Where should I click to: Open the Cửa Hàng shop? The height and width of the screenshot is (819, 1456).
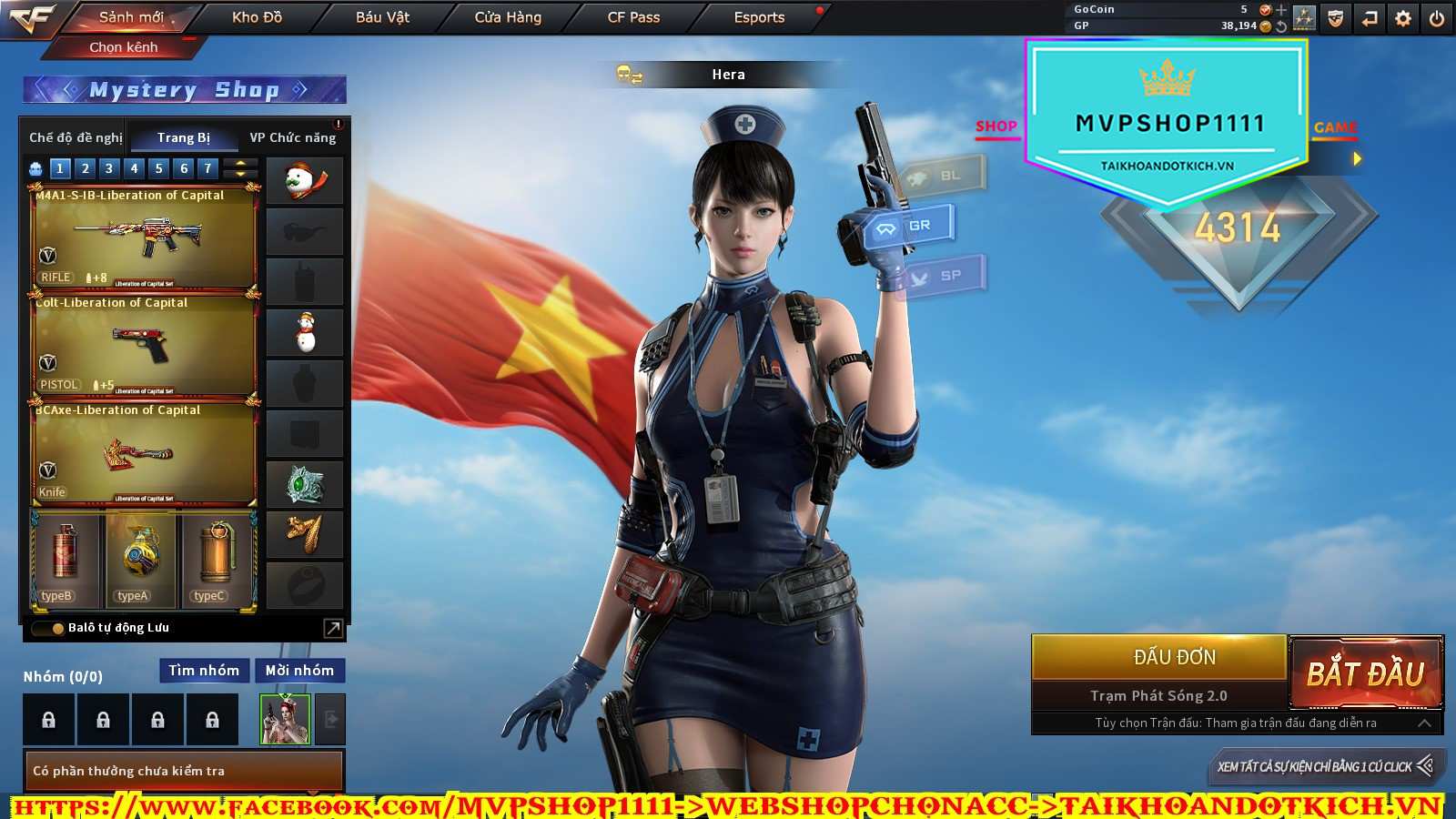[x=508, y=17]
